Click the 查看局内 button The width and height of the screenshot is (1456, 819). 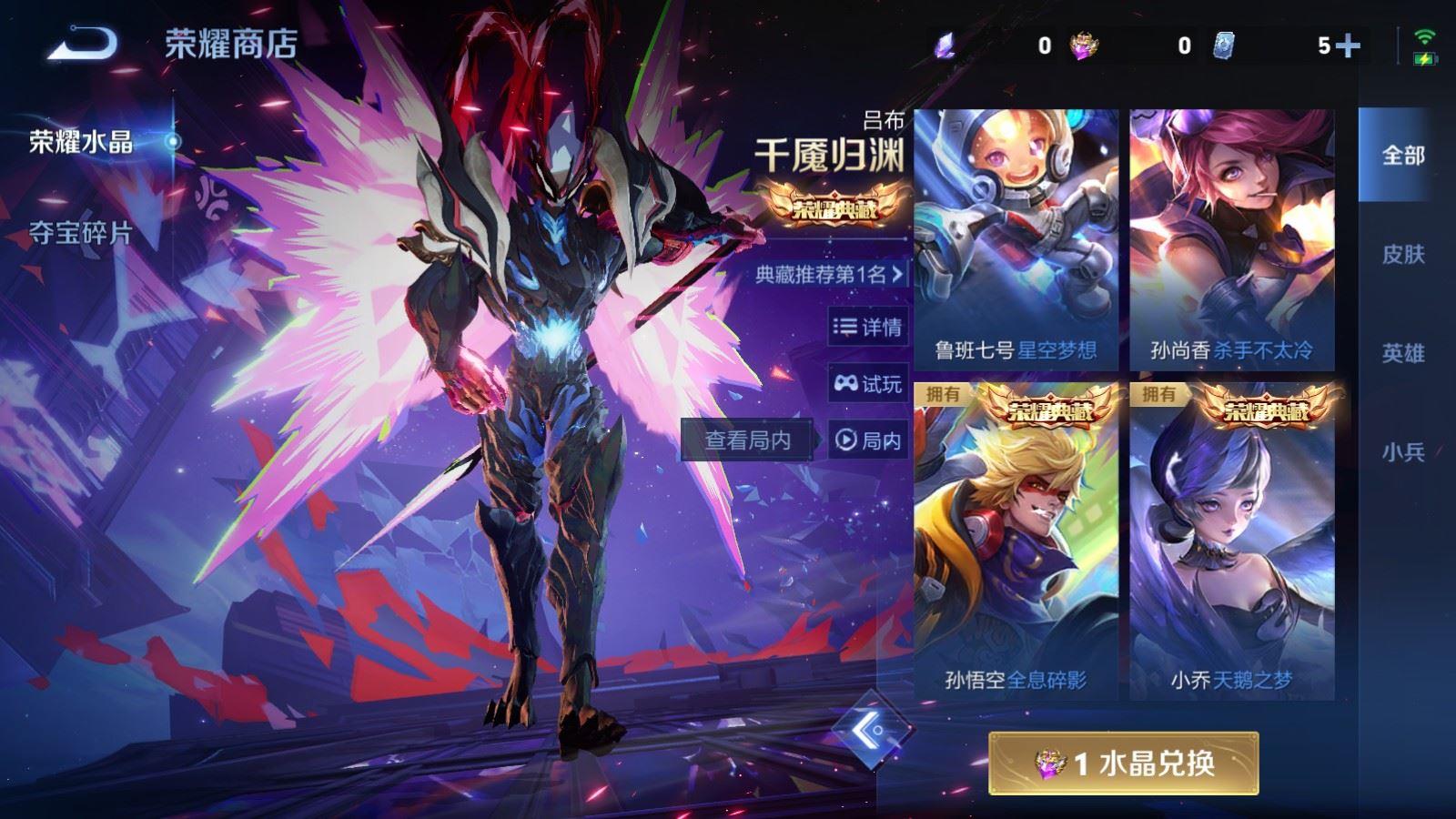(746, 440)
